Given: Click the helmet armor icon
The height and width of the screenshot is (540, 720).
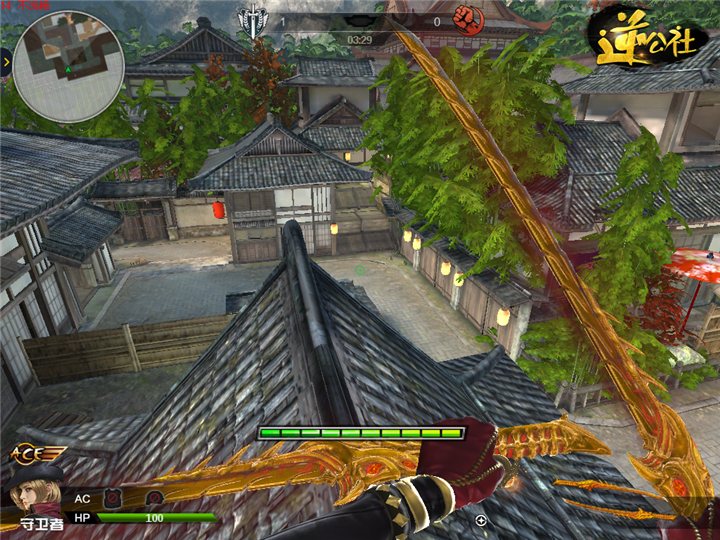Looking at the screenshot, I should [154, 497].
